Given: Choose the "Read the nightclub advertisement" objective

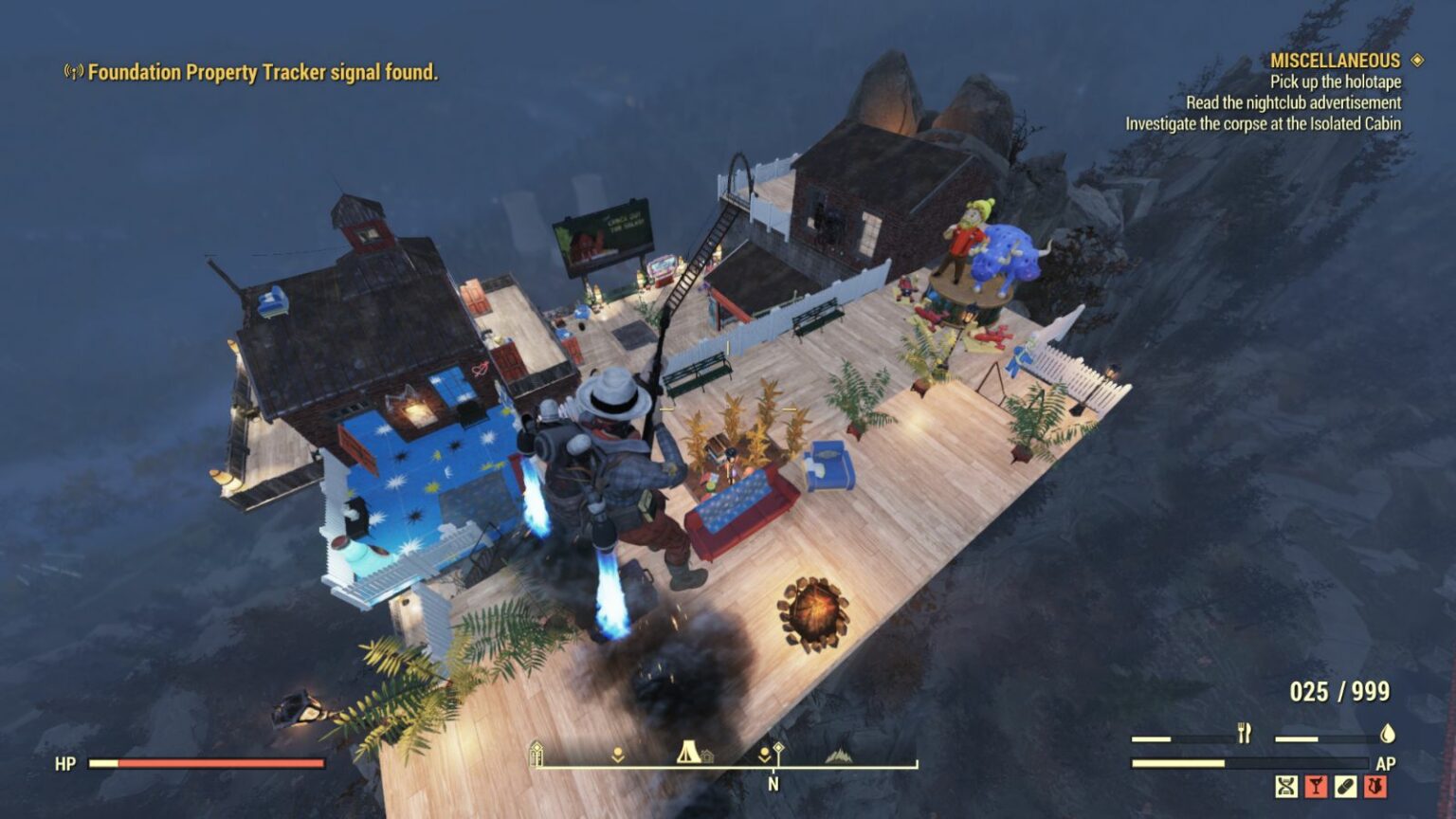Looking at the screenshot, I should tap(1293, 102).
